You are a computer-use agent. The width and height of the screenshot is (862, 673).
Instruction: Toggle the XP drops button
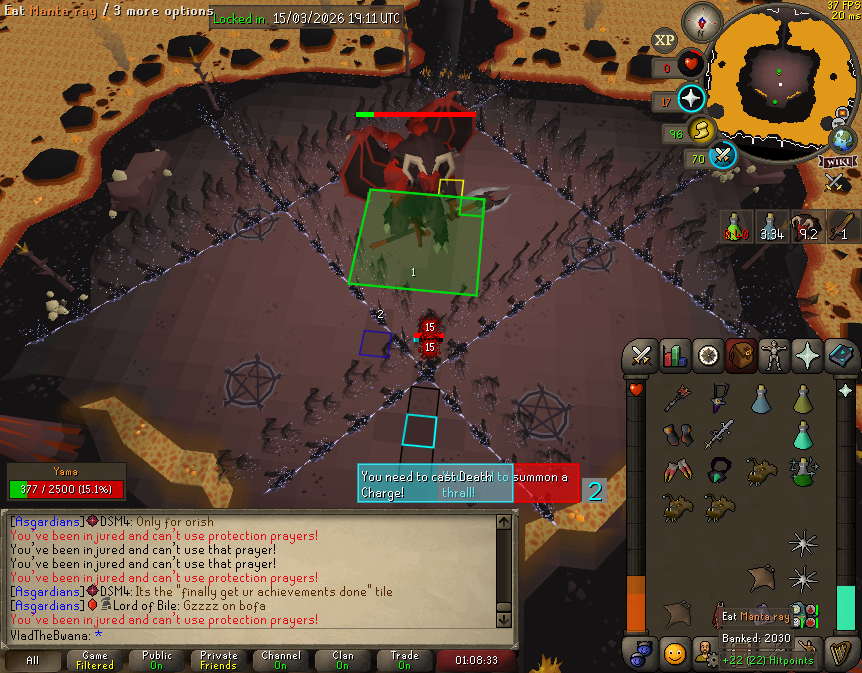[665, 41]
